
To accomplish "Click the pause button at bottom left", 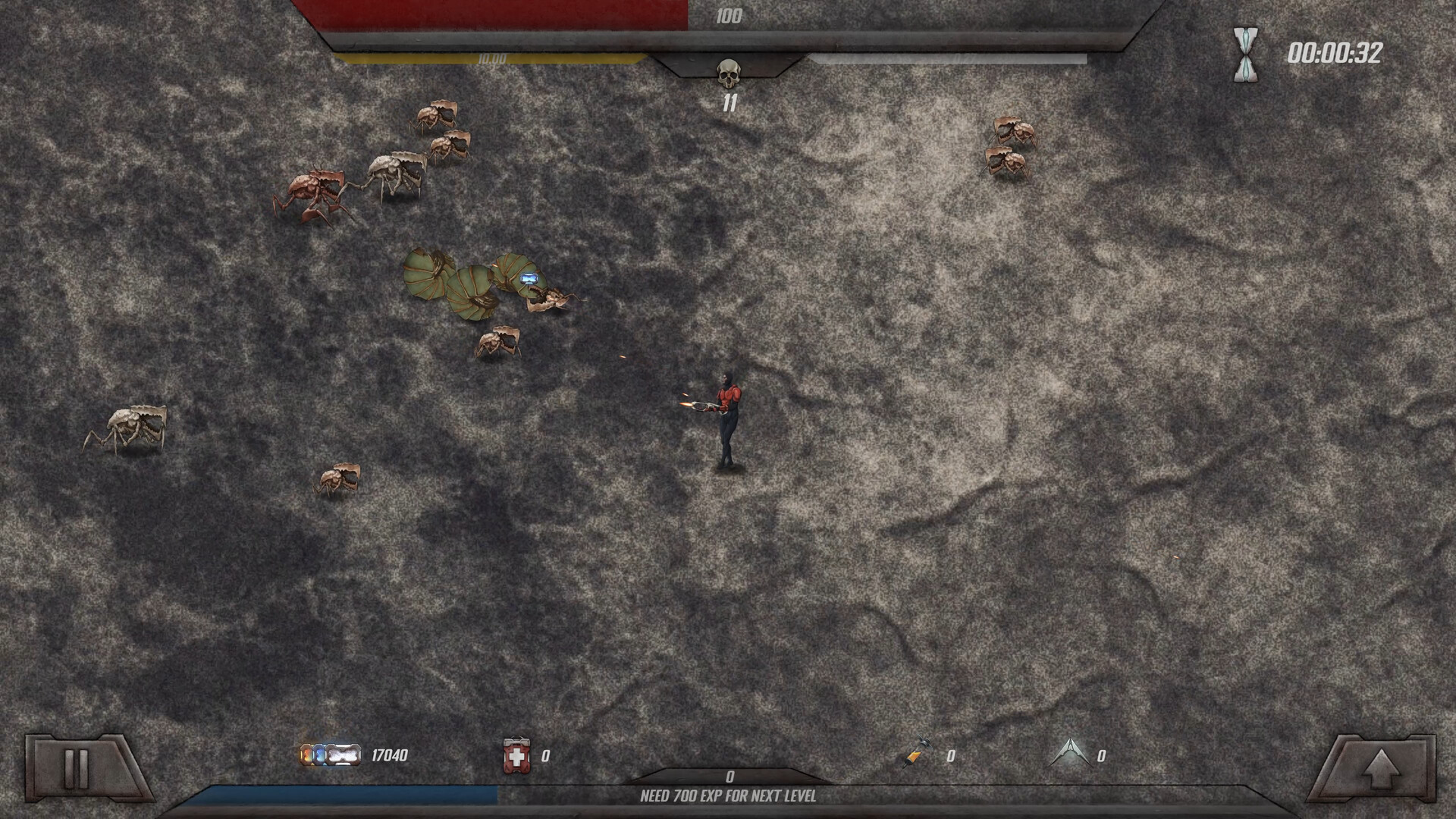I will 76,767.
